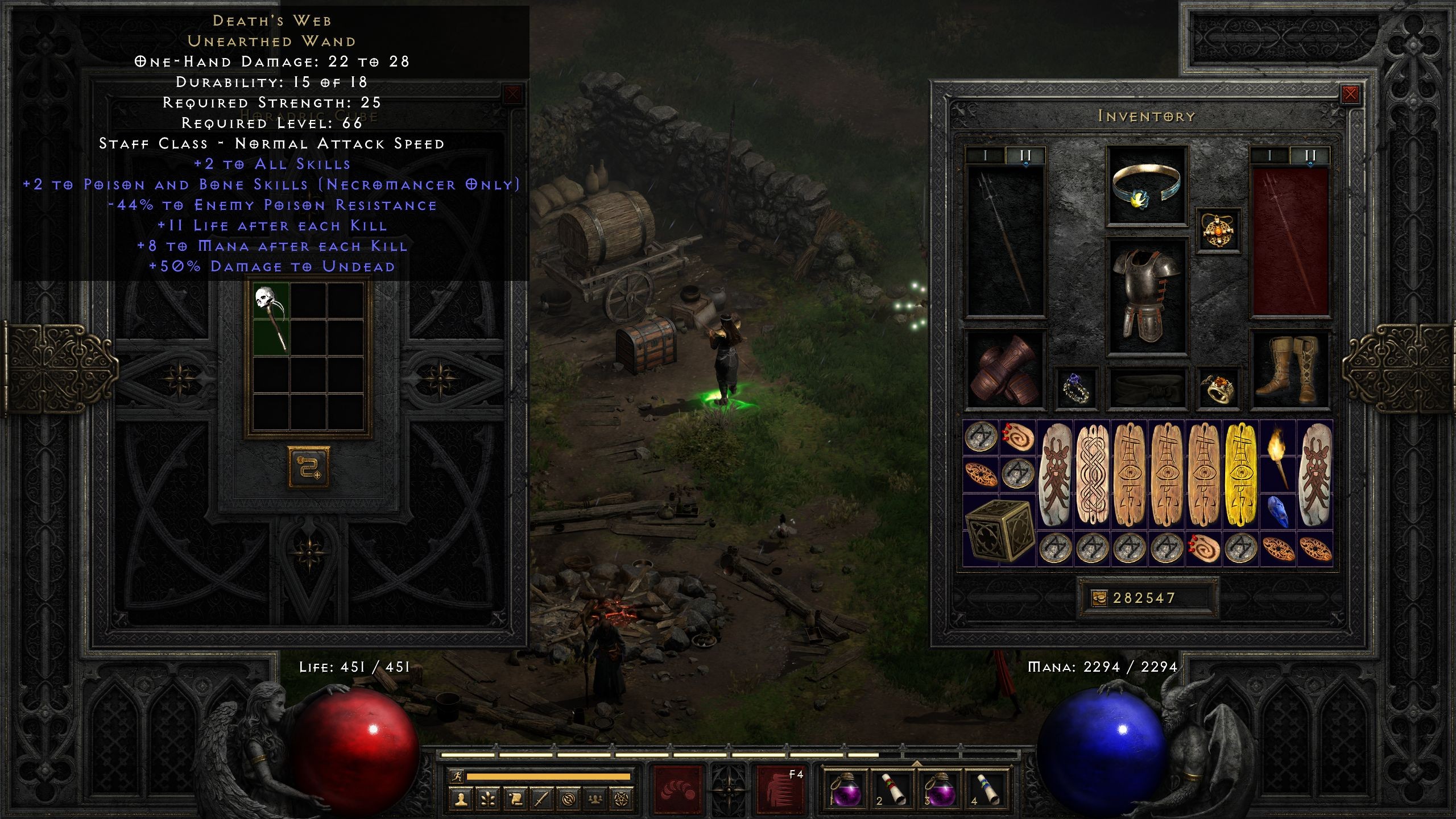
Task: Open the pentagram game menu icon
Action: (620, 799)
